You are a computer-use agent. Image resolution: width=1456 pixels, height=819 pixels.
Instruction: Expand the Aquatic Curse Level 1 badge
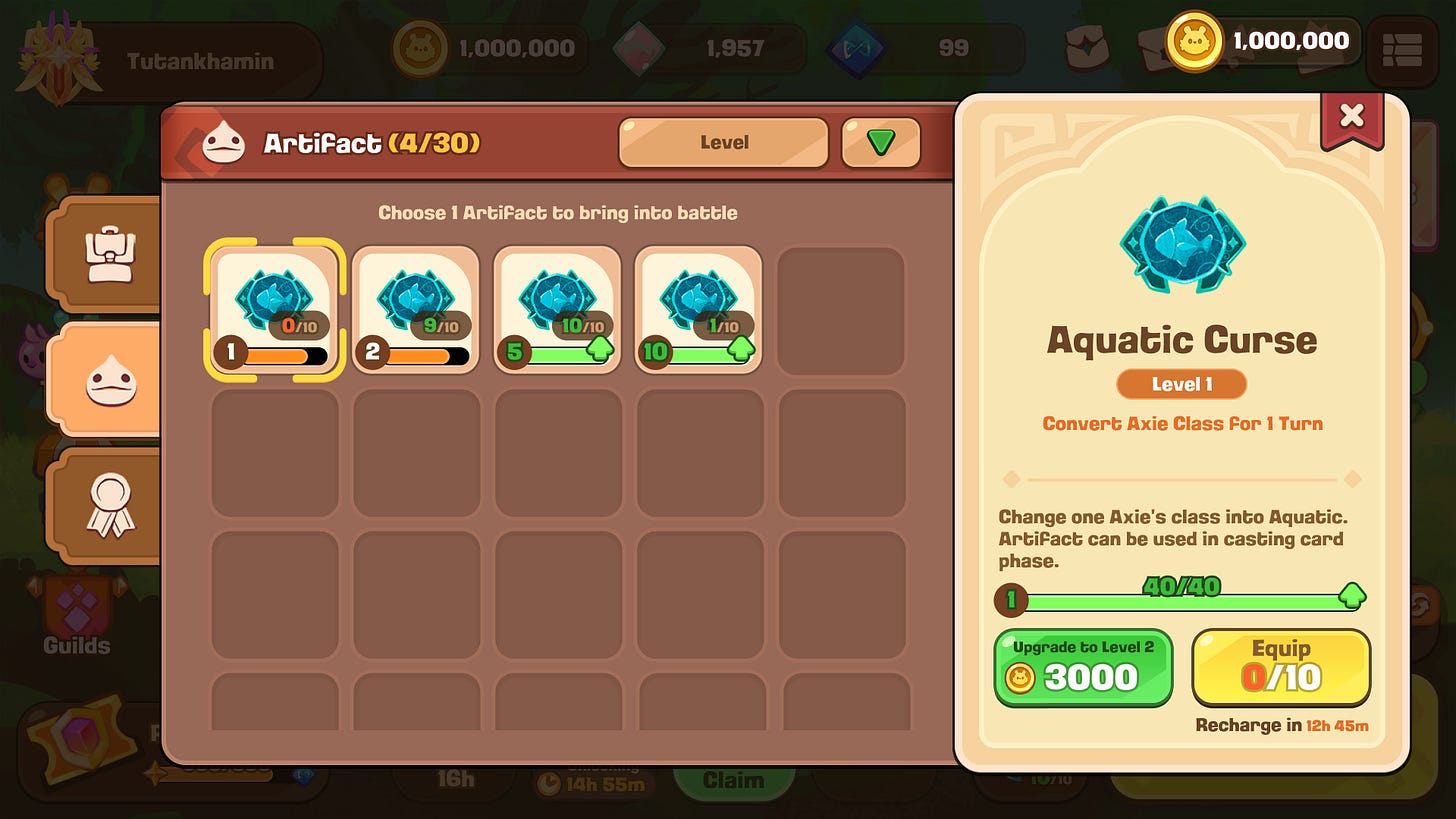click(x=1181, y=384)
